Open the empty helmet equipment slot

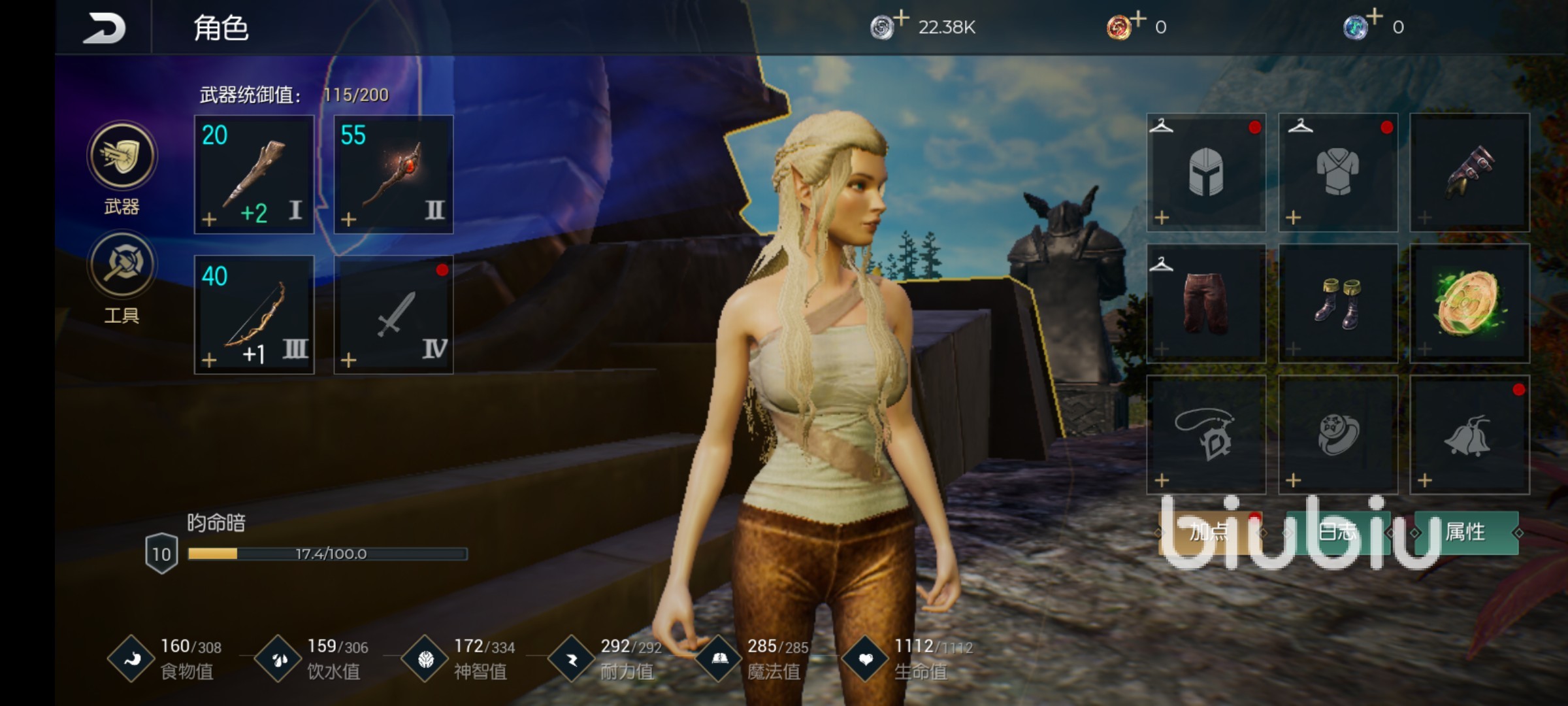[x=1206, y=173]
